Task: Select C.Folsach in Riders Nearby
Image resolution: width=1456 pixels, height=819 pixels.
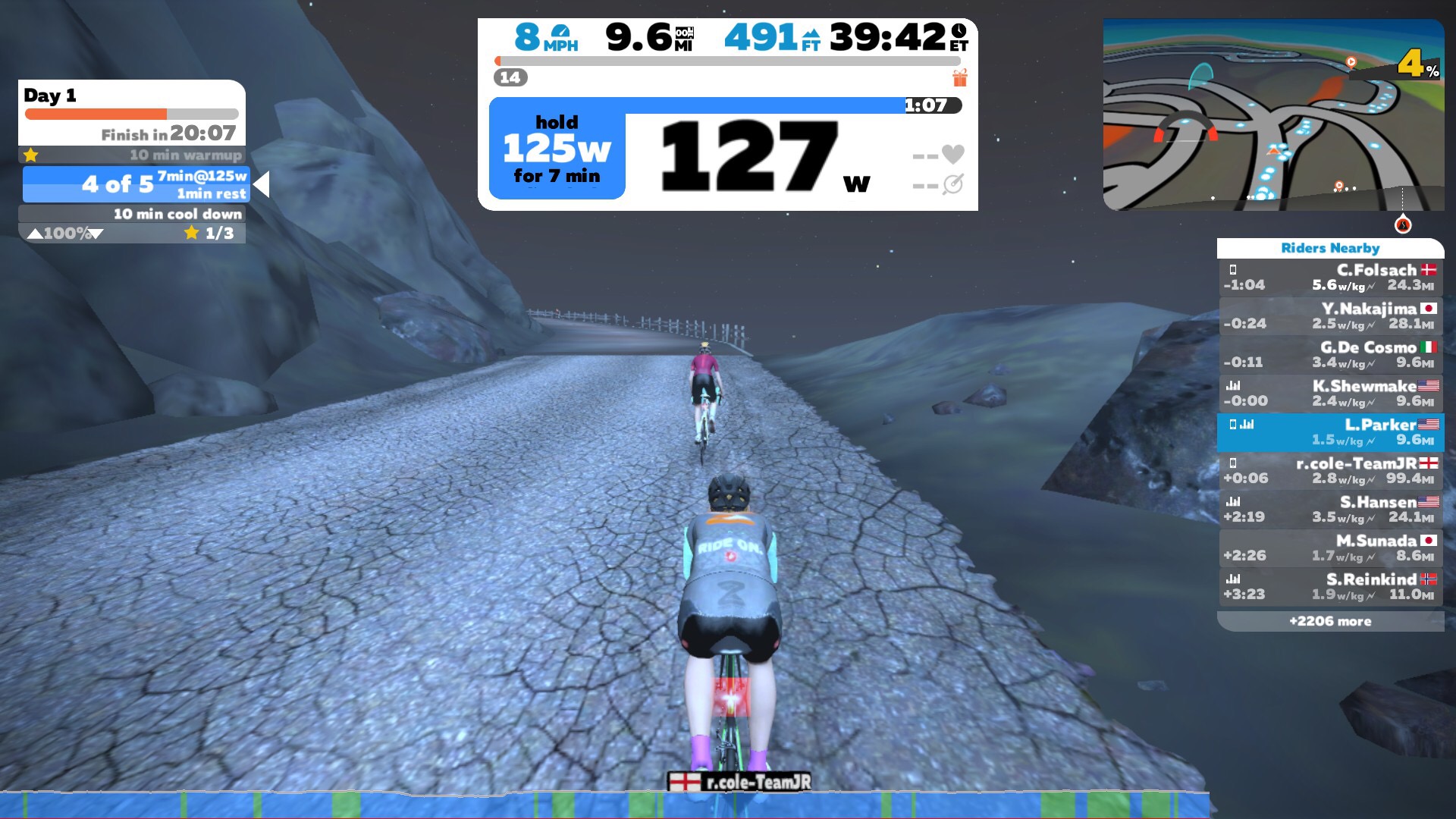Action: 1330,278
